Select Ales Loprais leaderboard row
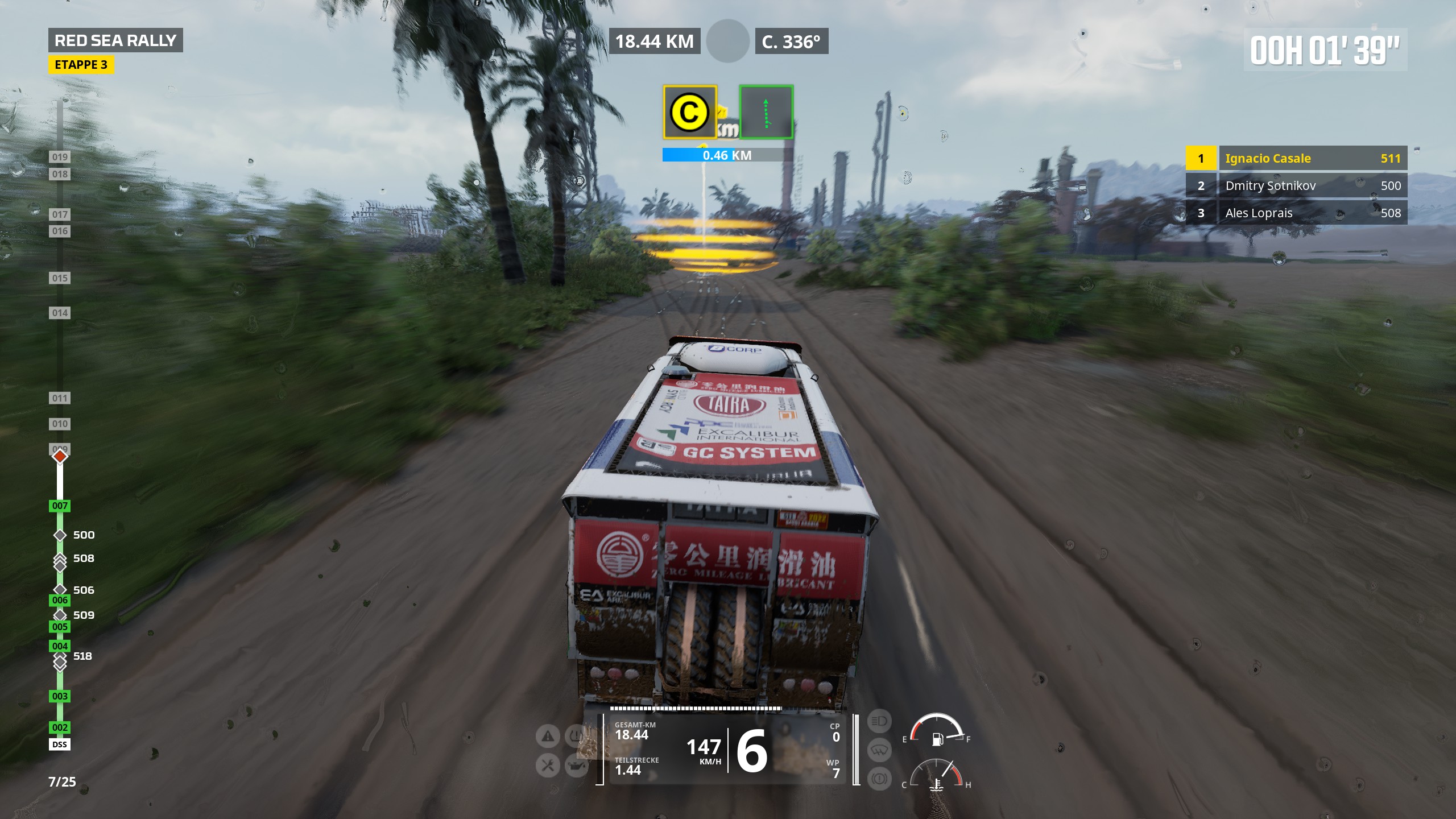 point(1296,213)
